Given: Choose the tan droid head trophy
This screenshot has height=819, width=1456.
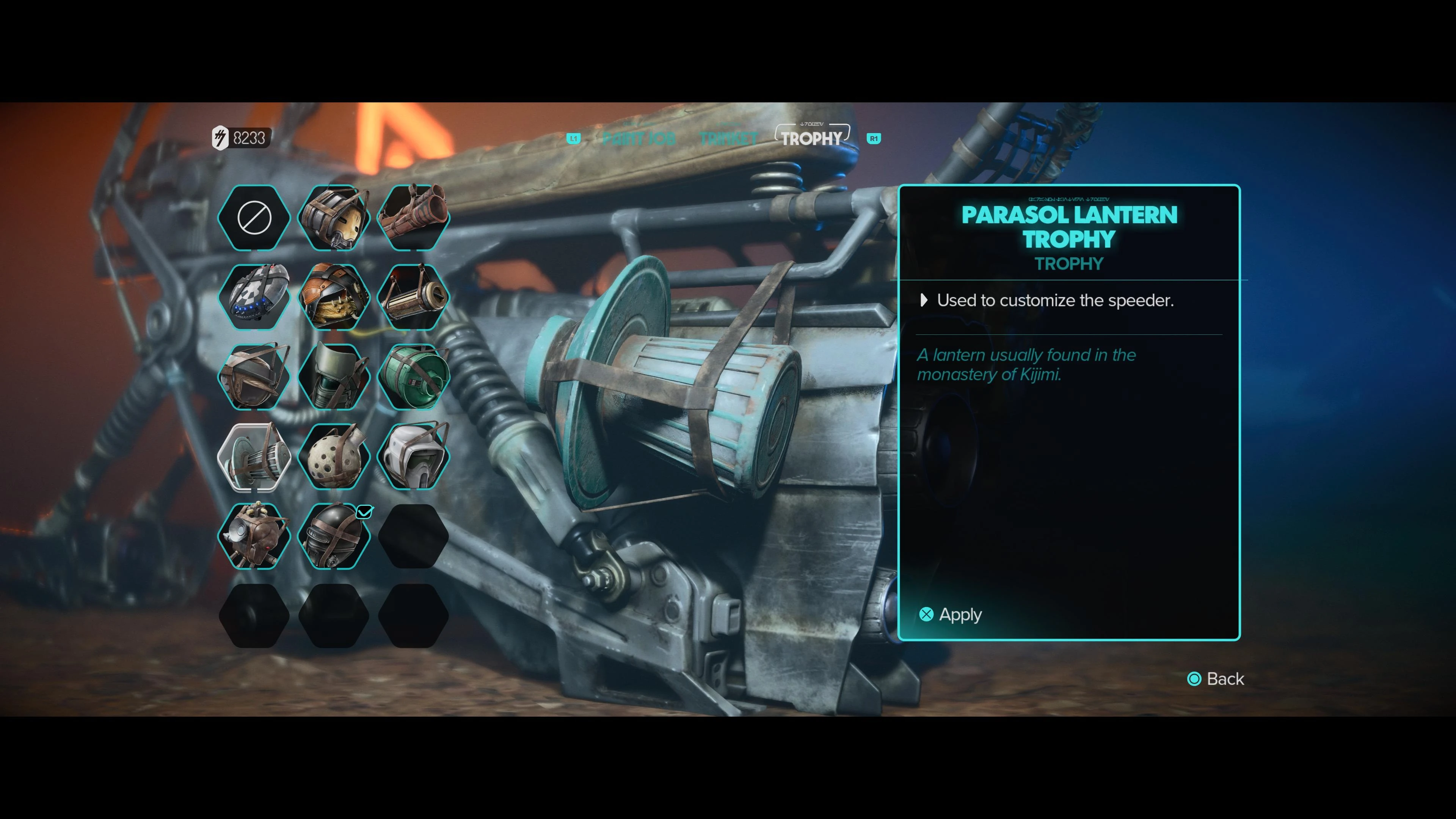Looking at the screenshot, I should pyautogui.click(x=334, y=218).
